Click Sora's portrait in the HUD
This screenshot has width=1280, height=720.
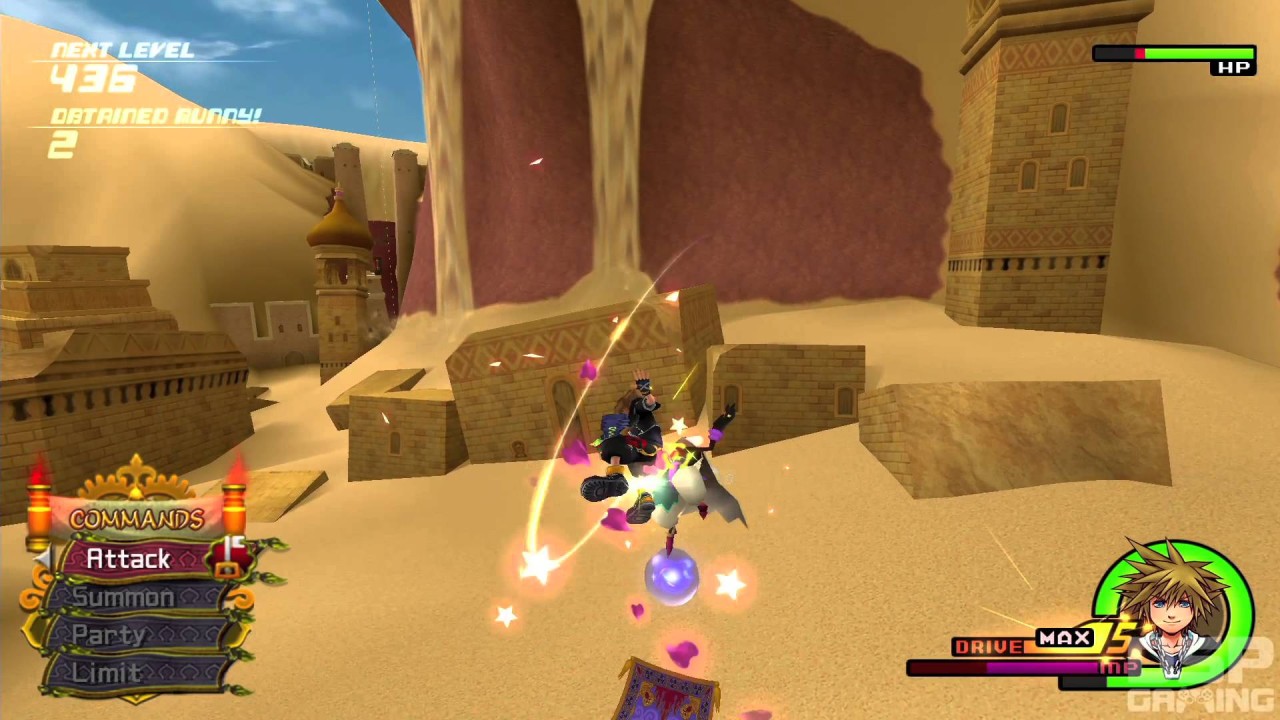[1173, 607]
